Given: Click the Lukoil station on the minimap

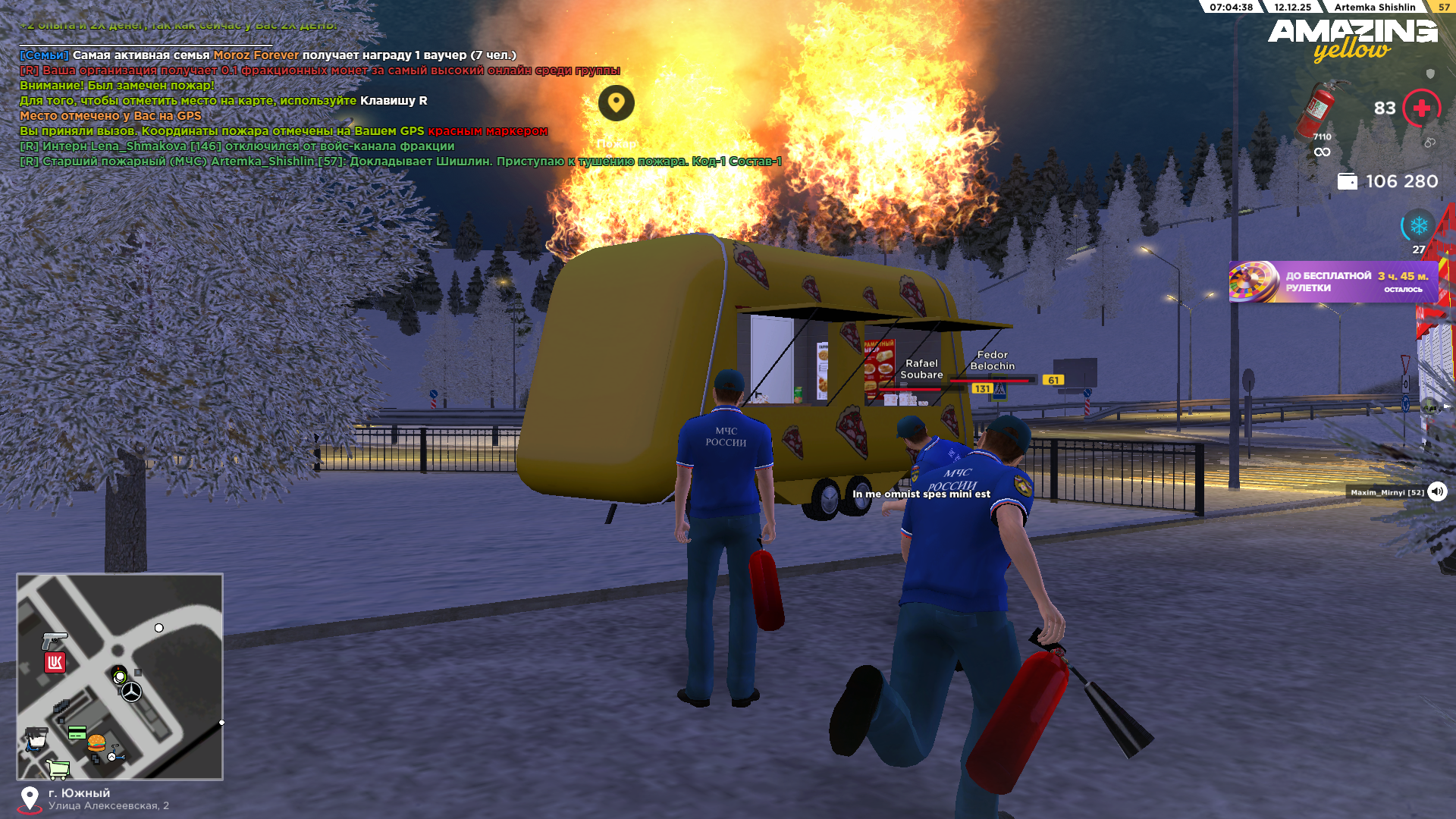Looking at the screenshot, I should pyautogui.click(x=55, y=663).
